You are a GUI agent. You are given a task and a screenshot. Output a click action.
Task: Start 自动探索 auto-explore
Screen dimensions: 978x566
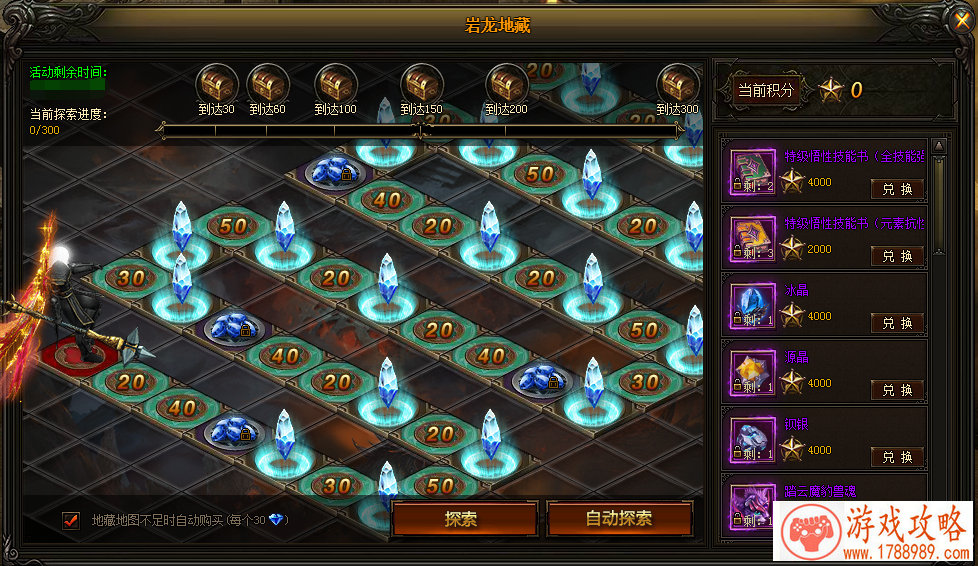pos(619,519)
